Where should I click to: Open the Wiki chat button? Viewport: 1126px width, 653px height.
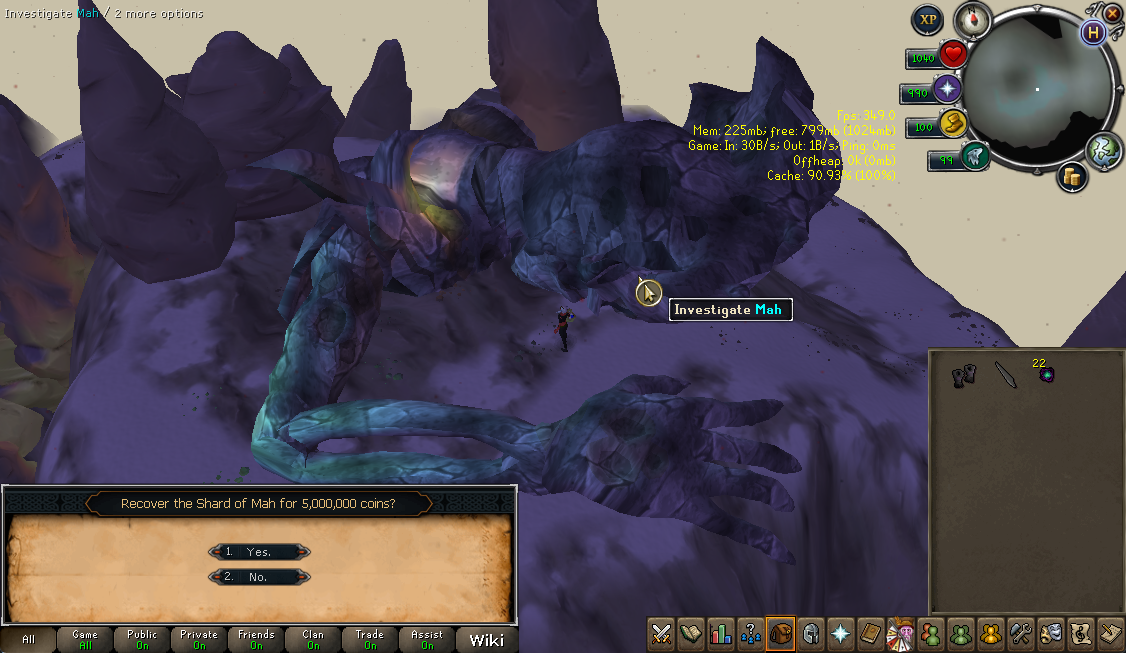coord(486,640)
